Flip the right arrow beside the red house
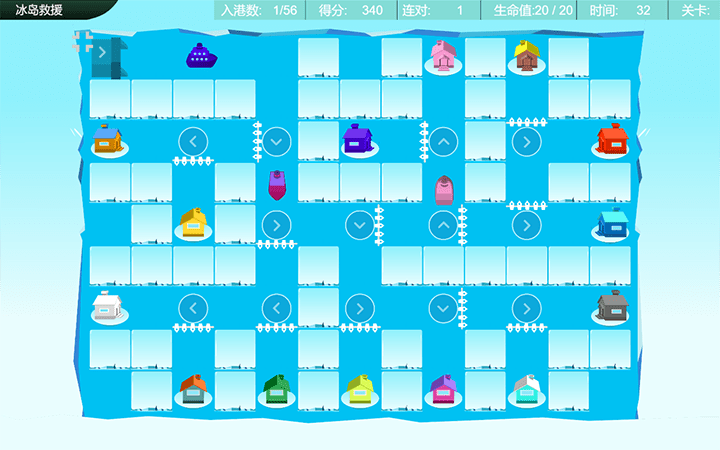 tap(526, 141)
